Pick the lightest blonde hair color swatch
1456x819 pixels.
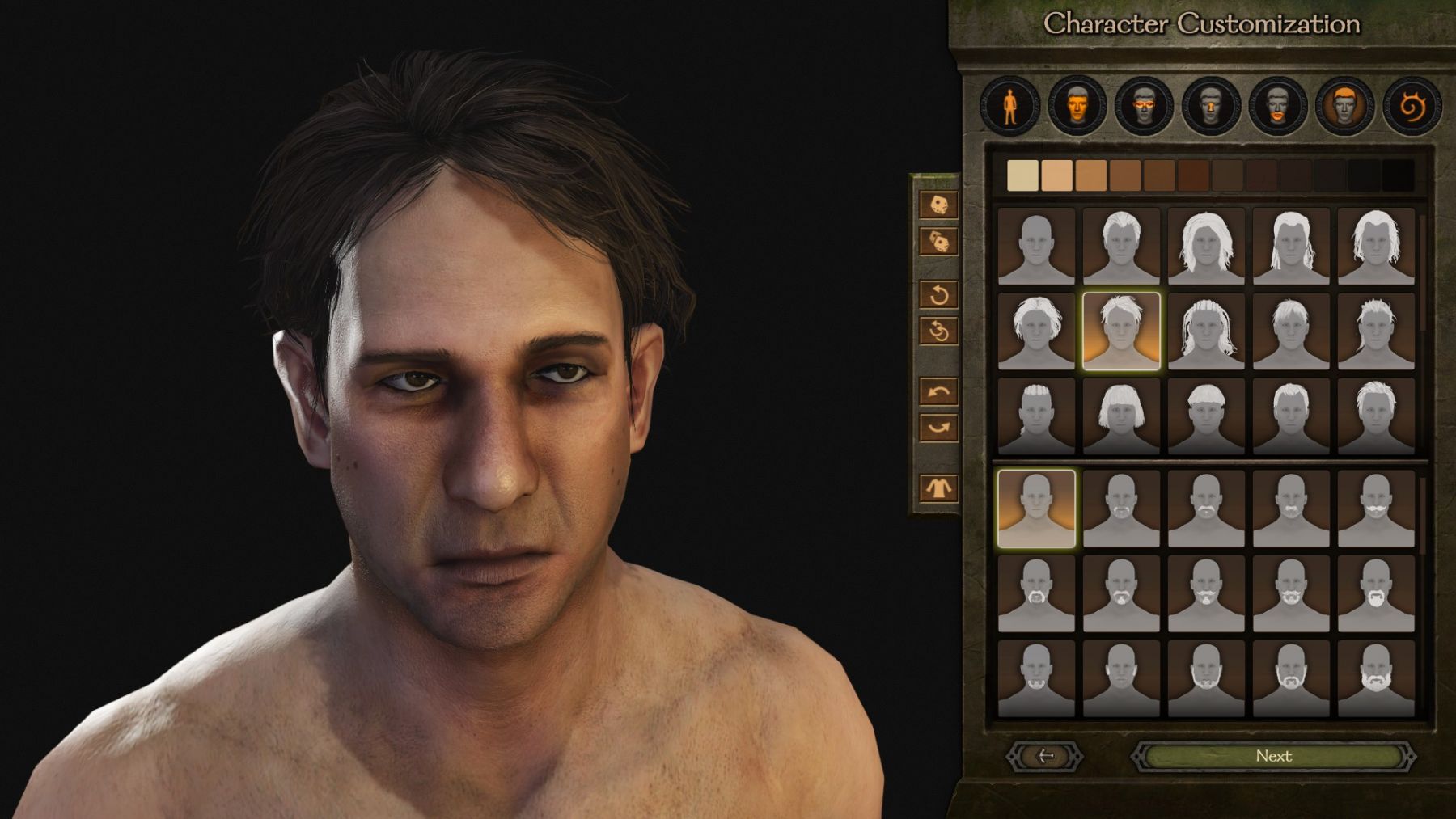pos(1022,175)
